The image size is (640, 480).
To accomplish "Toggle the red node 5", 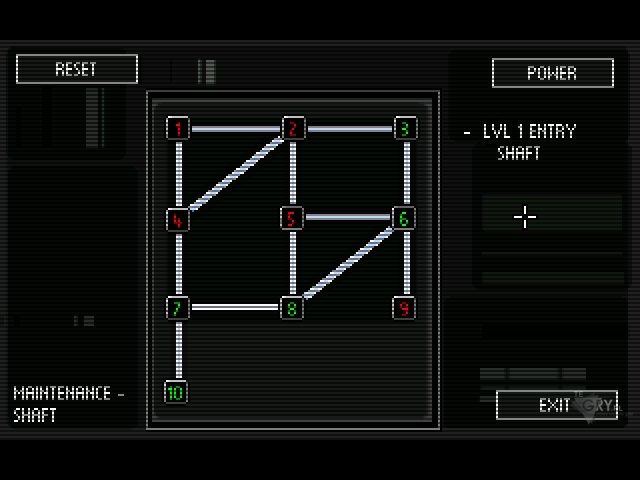I will (291, 219).
